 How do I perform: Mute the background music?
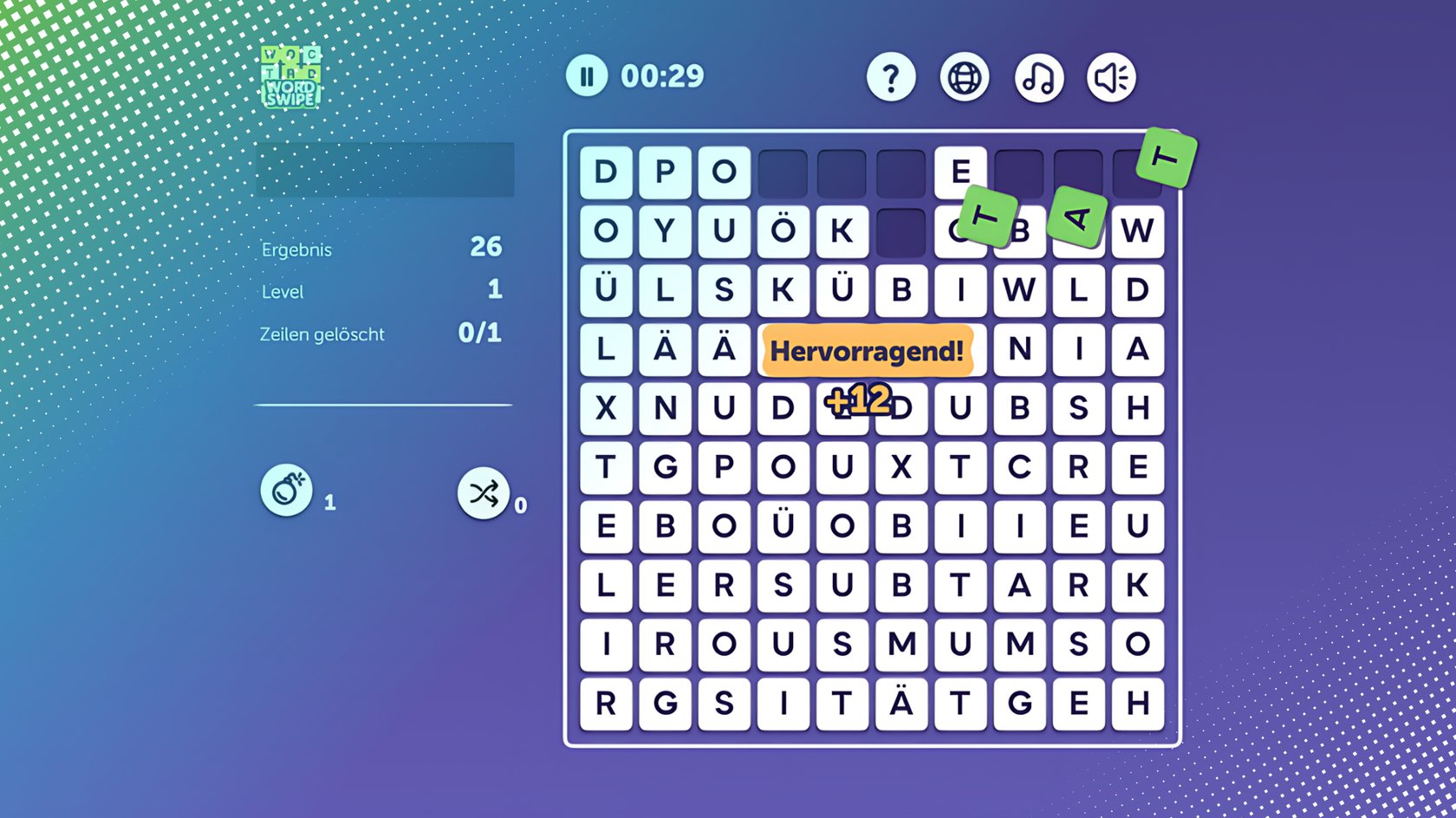click(x=1037, y=76)
